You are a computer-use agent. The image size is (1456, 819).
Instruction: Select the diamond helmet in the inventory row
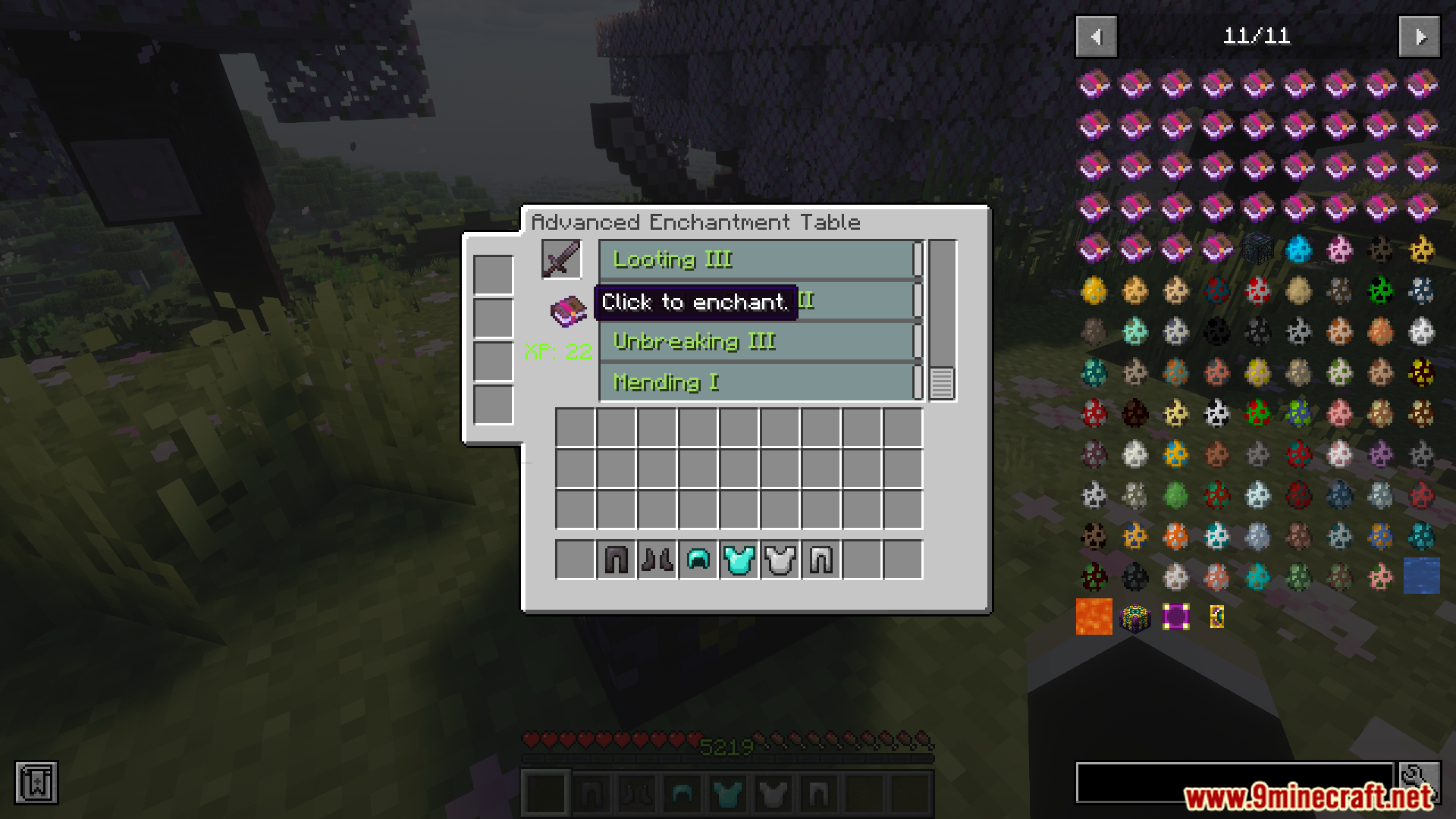(x=698, y=560)
